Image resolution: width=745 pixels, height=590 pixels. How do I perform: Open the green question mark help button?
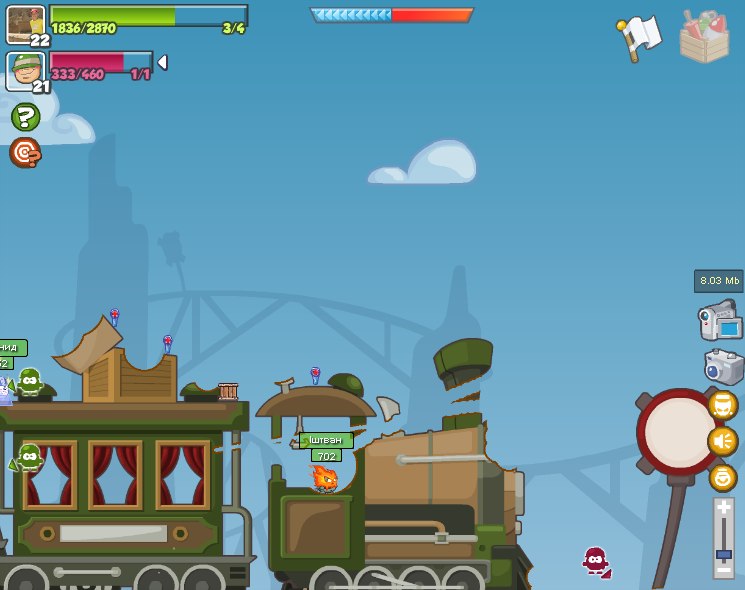[25, 117]
